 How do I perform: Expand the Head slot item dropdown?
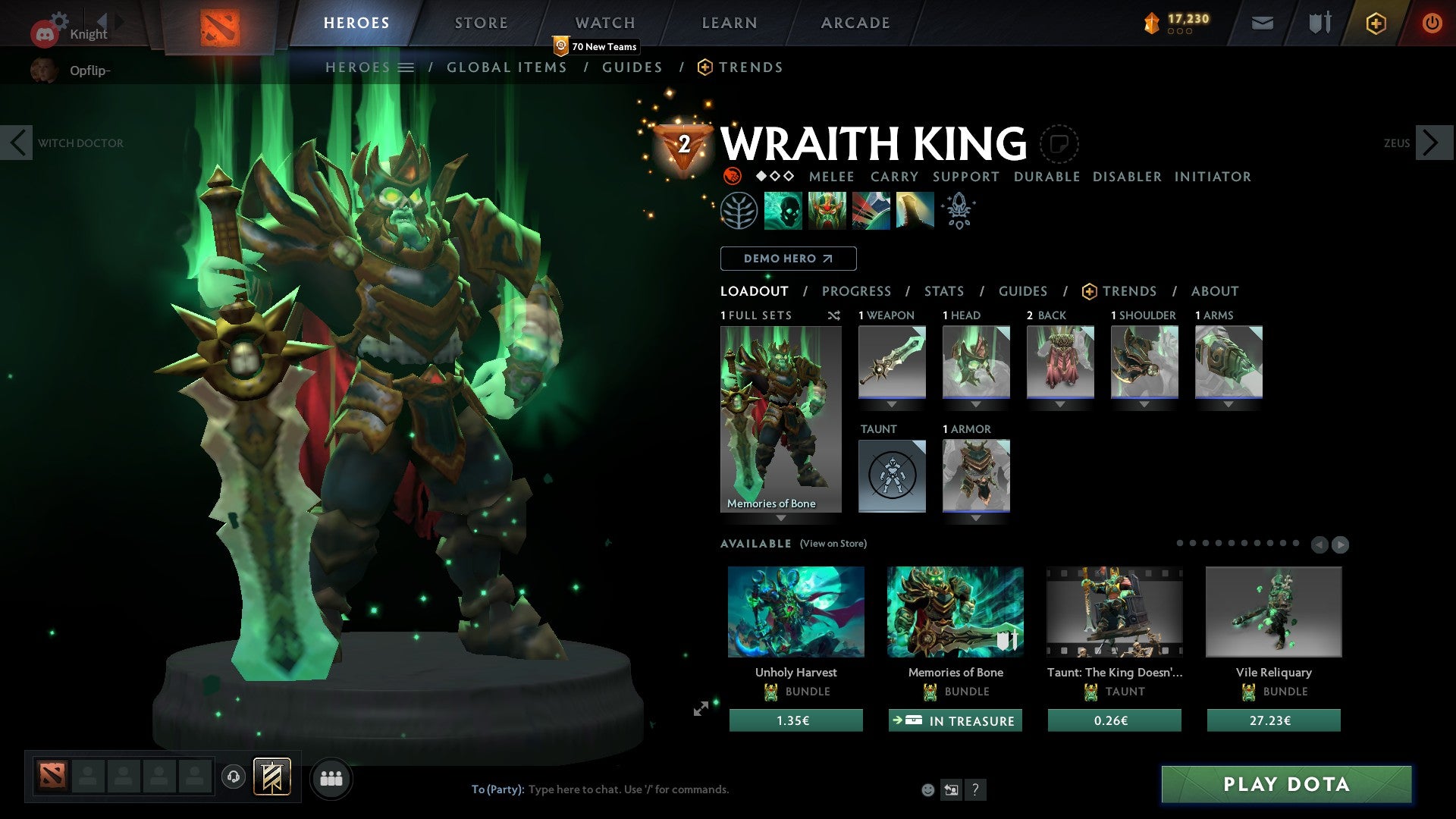(x=976, y=404)
